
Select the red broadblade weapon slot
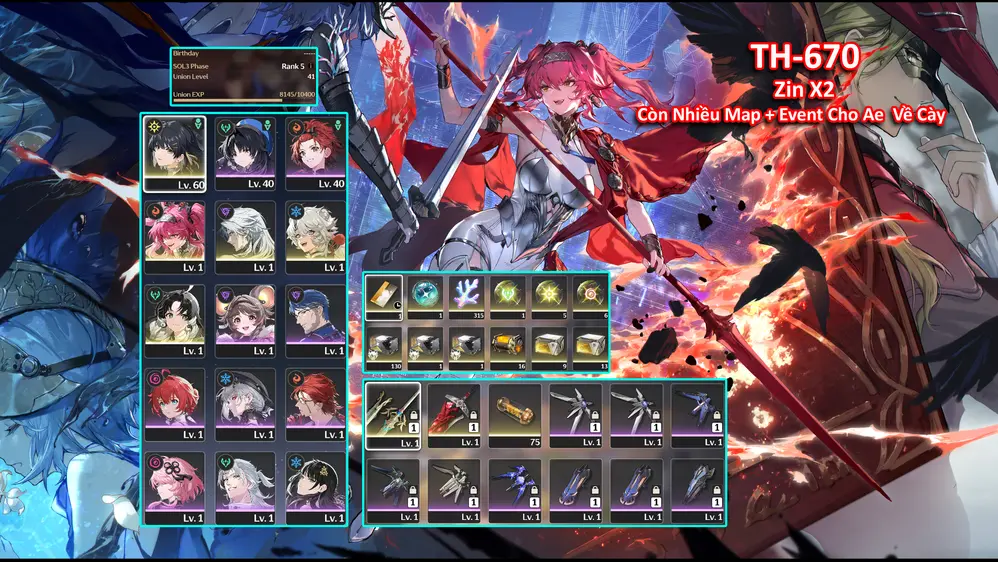point(454,415)
